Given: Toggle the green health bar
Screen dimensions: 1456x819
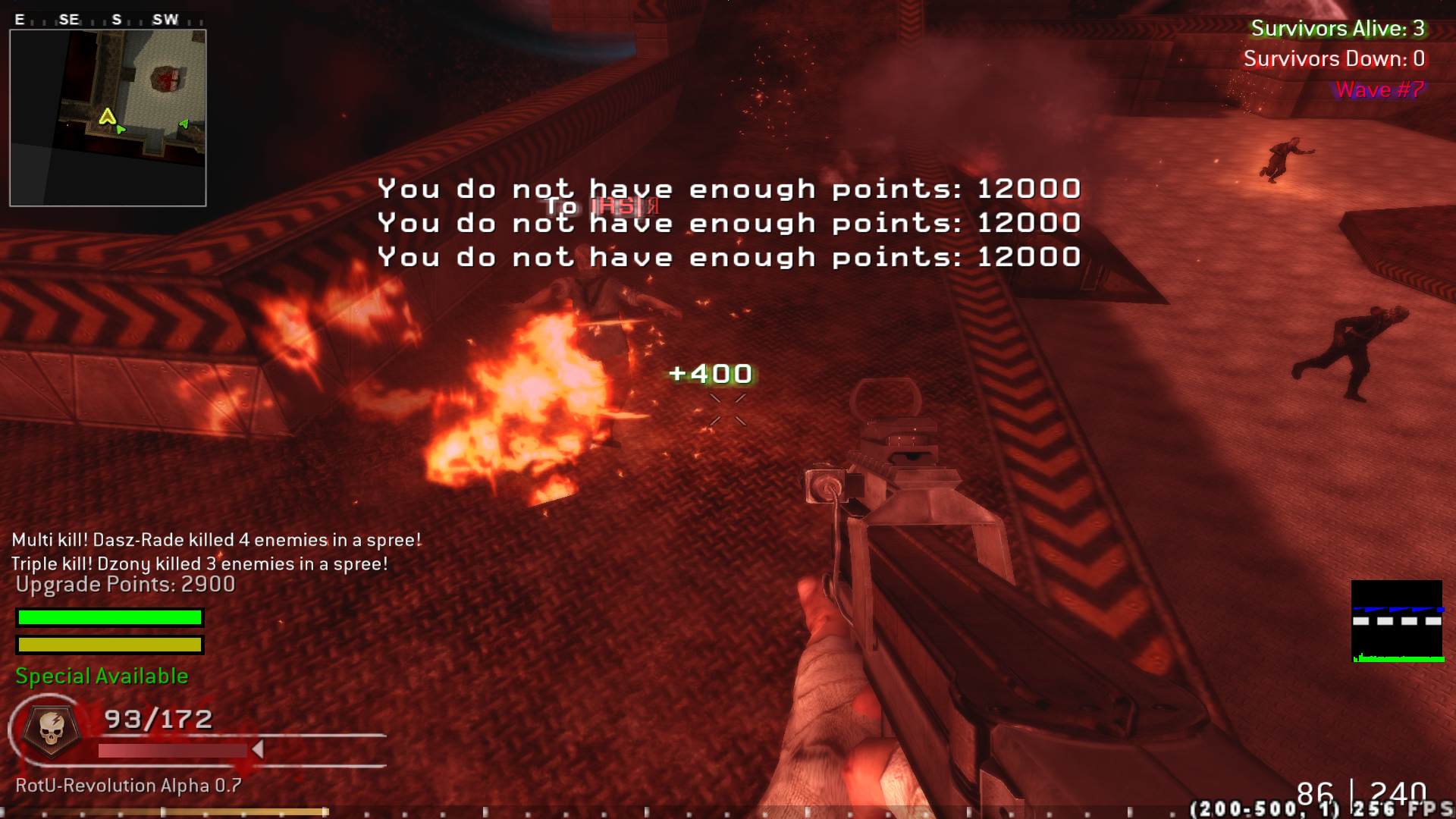Looking at the screenshot, I should (x=109, y=617).
